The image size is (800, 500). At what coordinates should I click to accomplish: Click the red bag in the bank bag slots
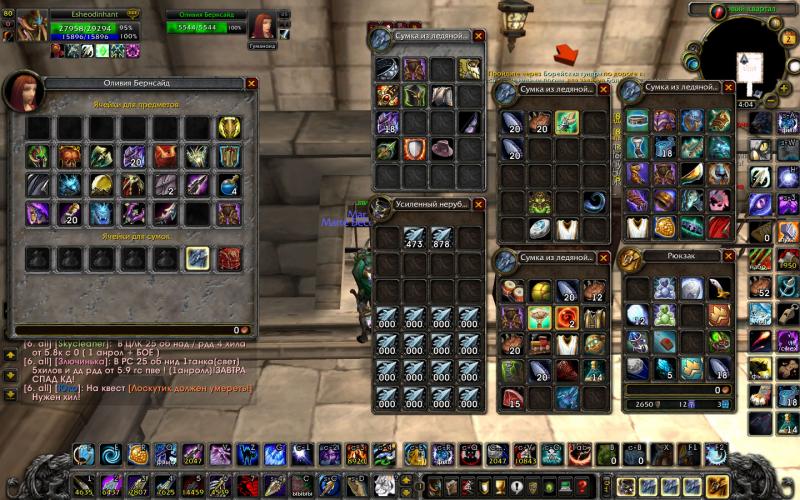tap(230, 259)
